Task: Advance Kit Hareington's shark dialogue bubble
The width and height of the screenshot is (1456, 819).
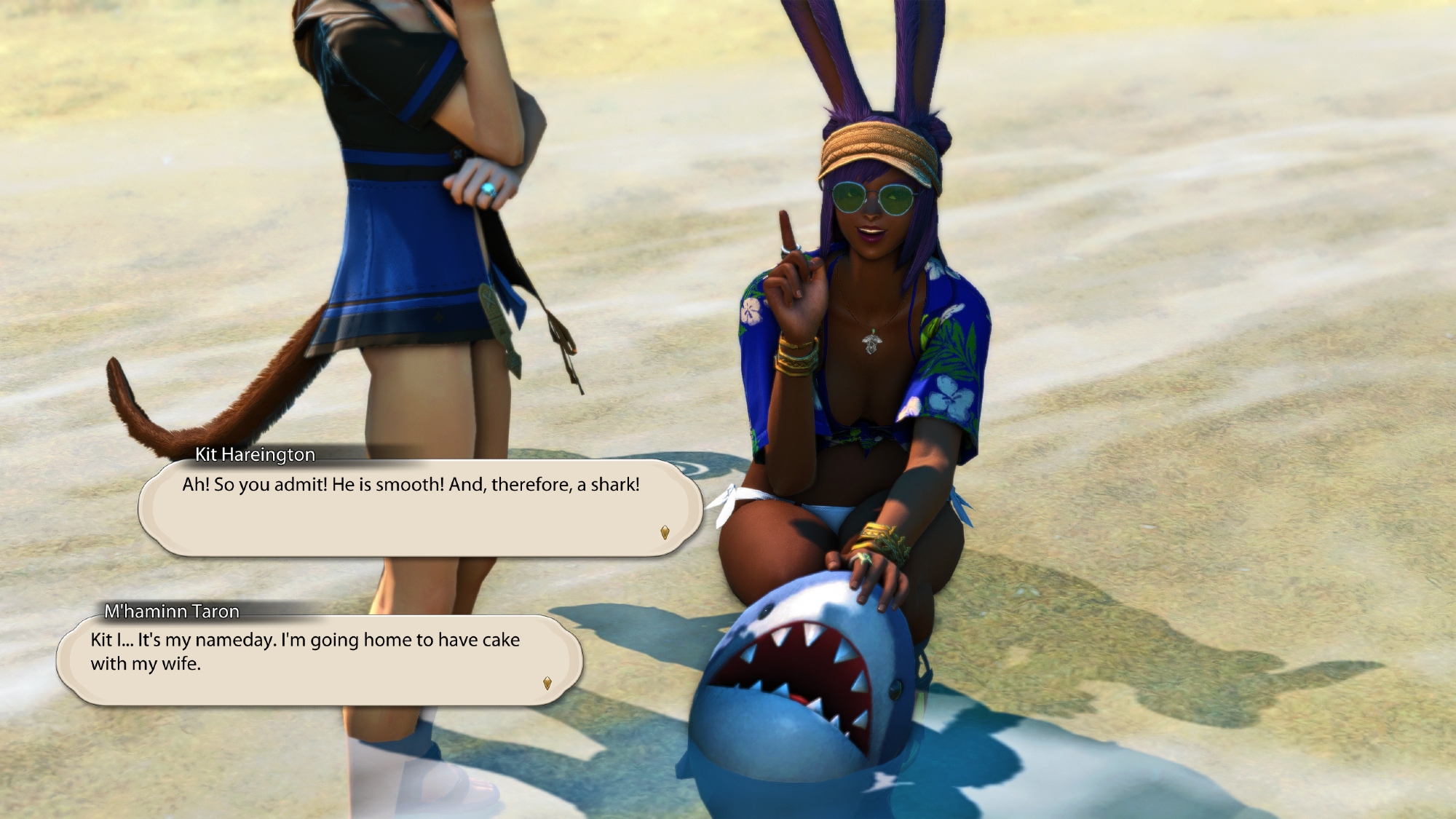Action: (x=419, y=507)
